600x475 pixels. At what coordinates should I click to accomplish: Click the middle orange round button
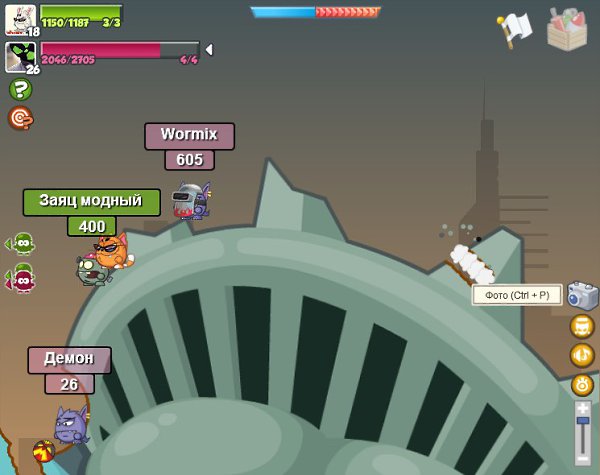582,355
